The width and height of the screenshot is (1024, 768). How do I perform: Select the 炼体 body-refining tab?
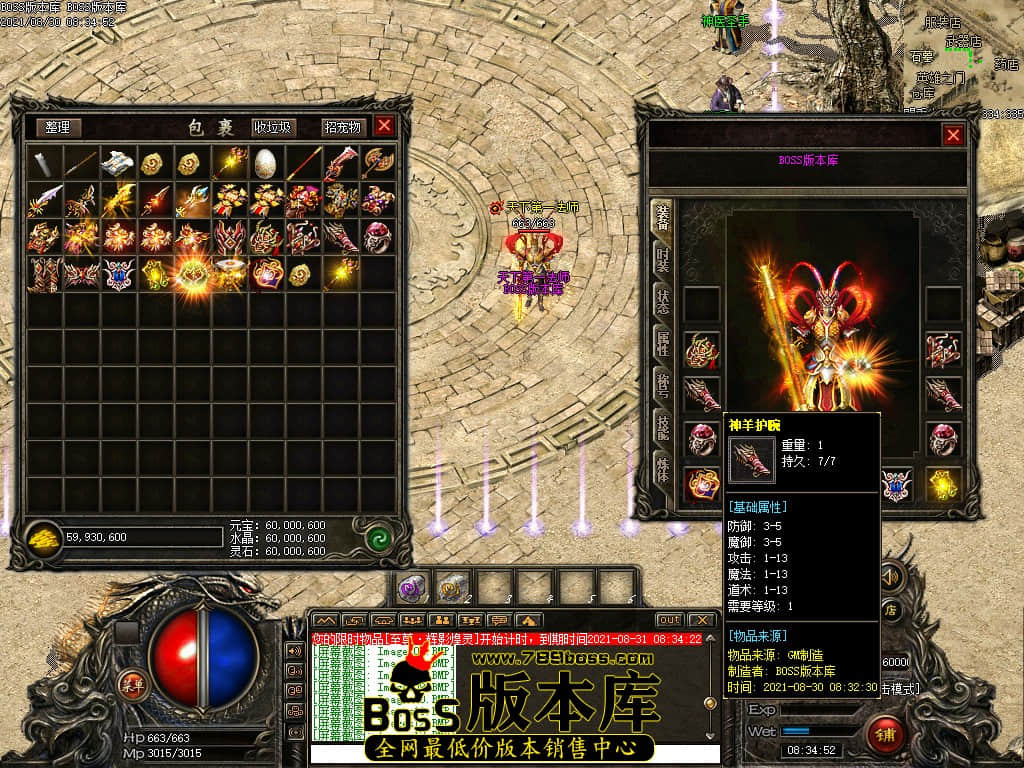coord(662,470)
